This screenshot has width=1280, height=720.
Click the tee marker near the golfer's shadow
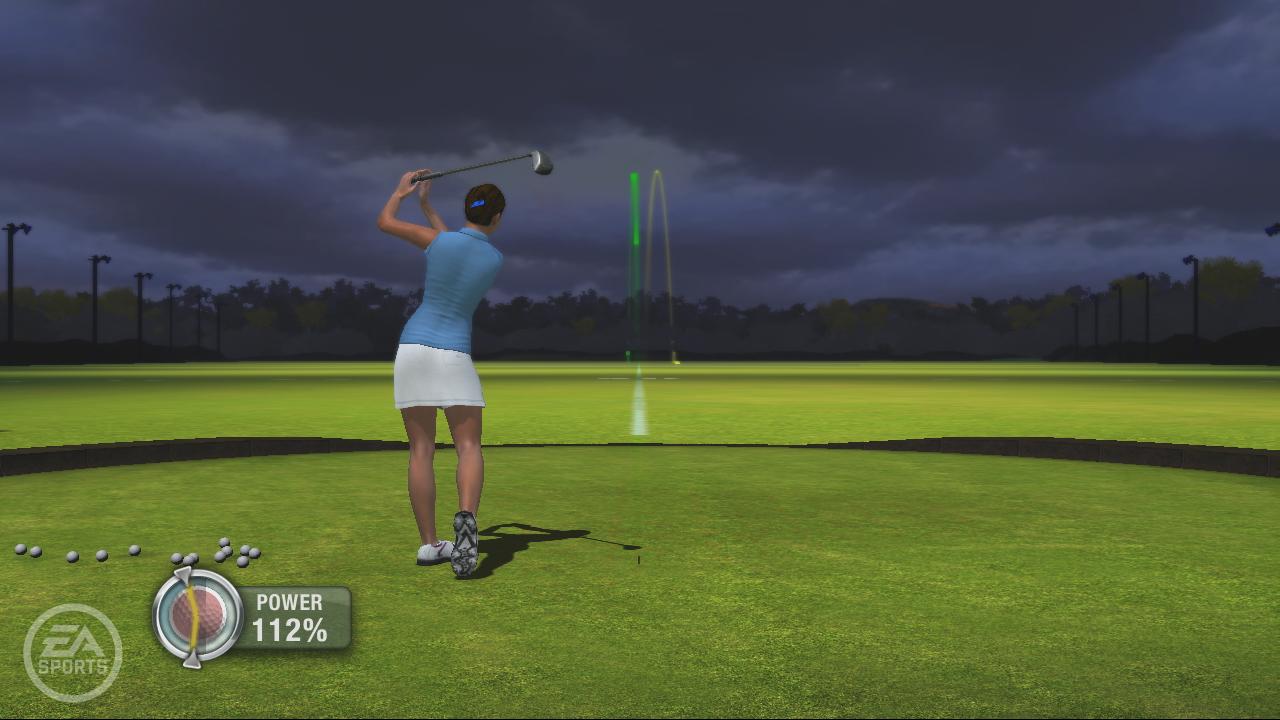(x=638, y=560)
